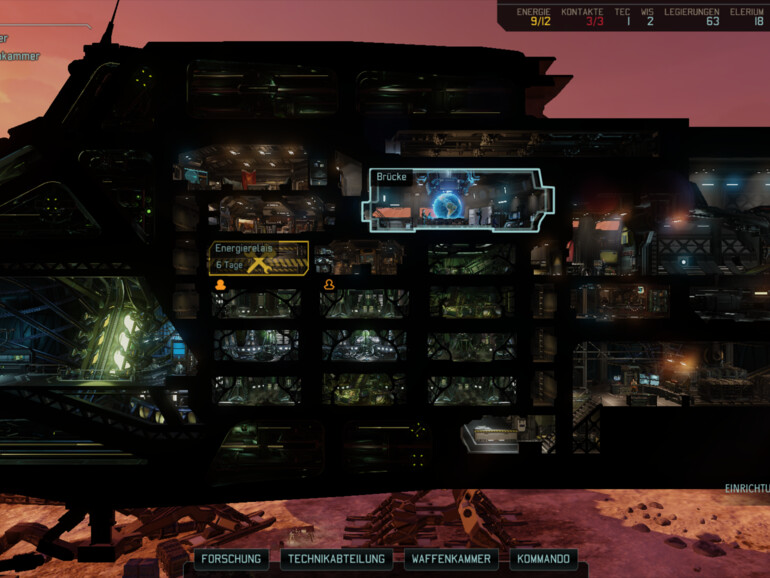This screenshot has height=578, width=770.
Task: Select the Energierelais construction room
Action: click(258, 258)
